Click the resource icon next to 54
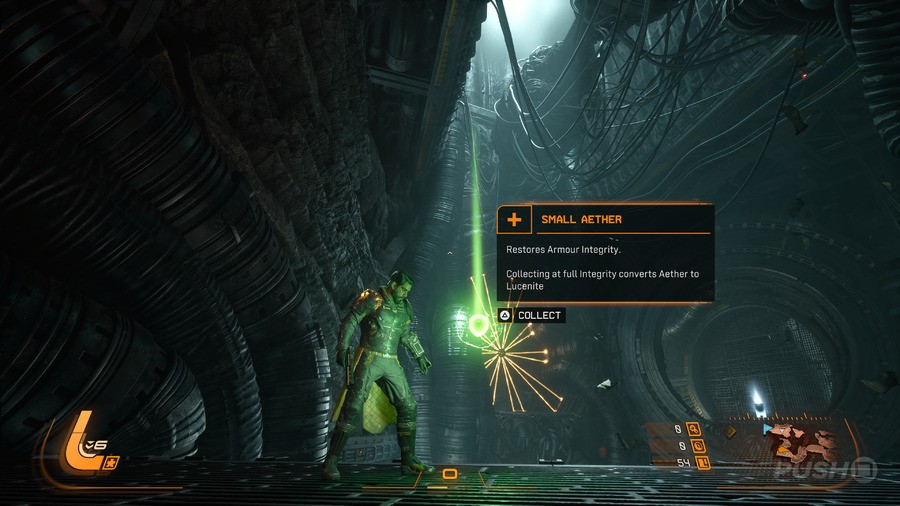 (704, 462)
